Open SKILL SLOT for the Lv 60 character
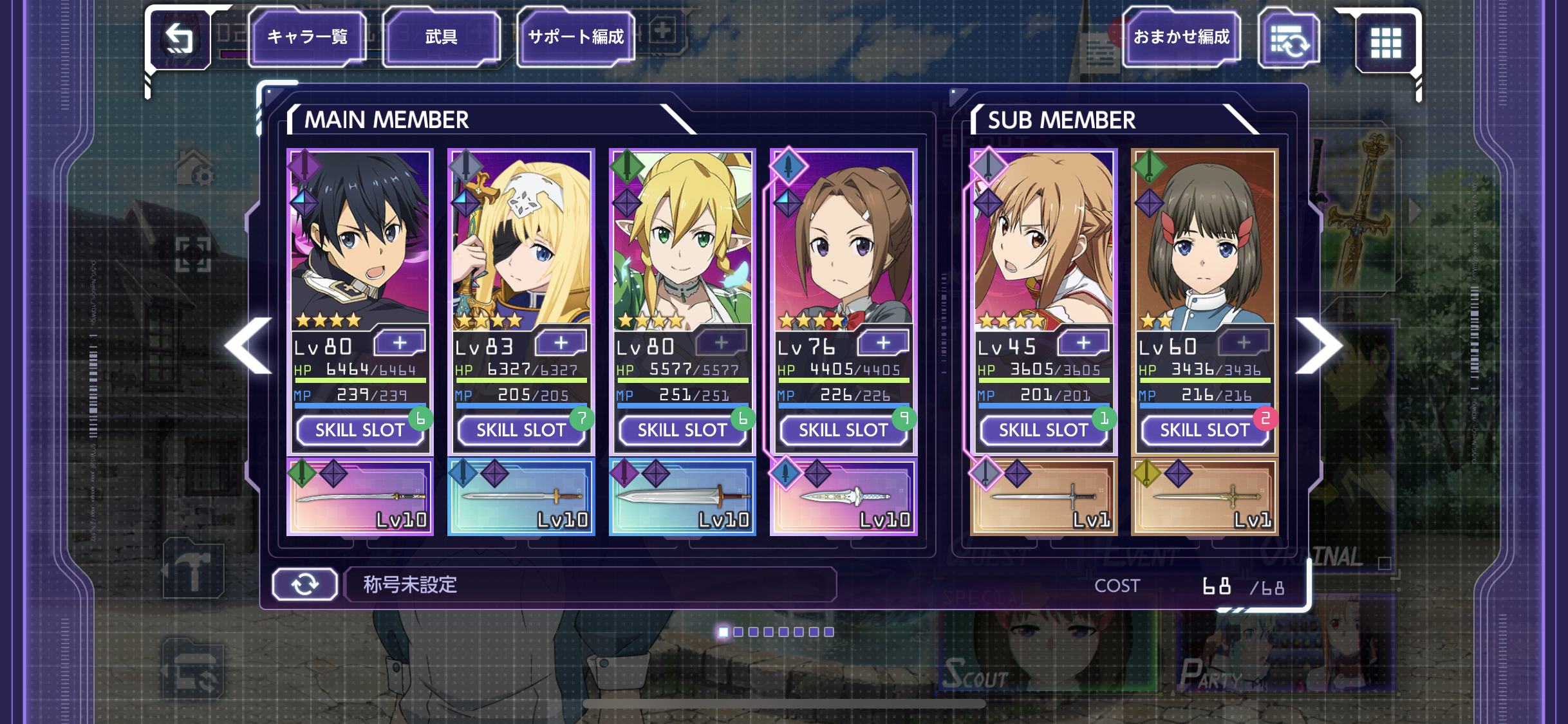Screen dimensions: 1568x724 coord(1204,430)
